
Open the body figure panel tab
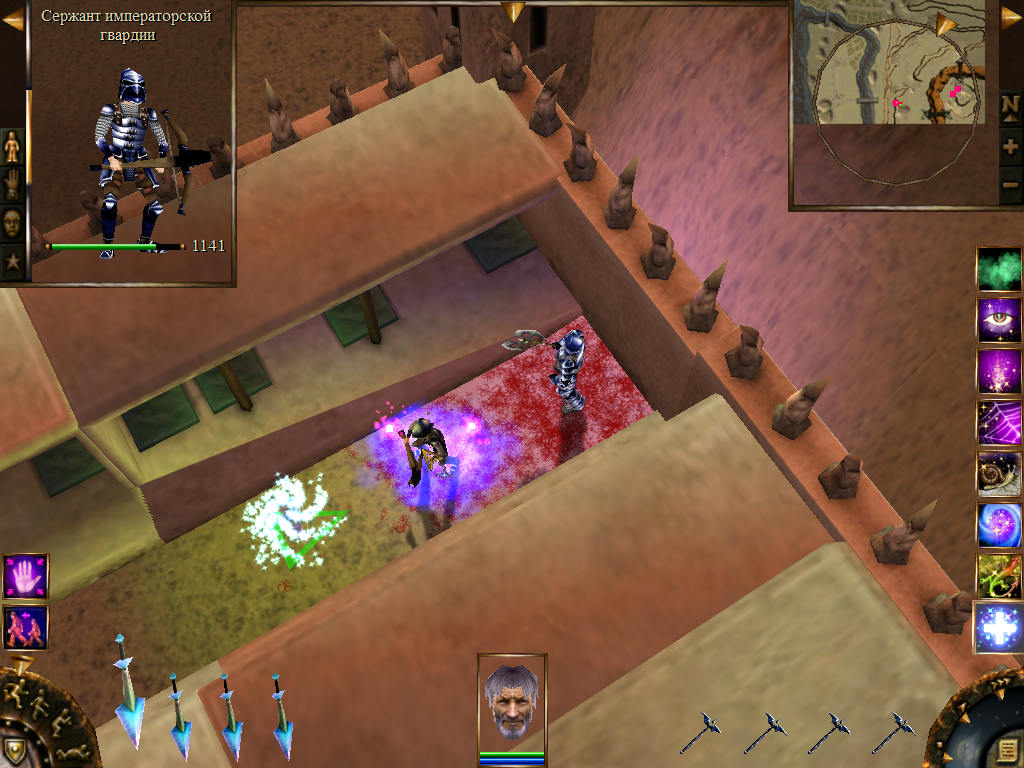12,147
